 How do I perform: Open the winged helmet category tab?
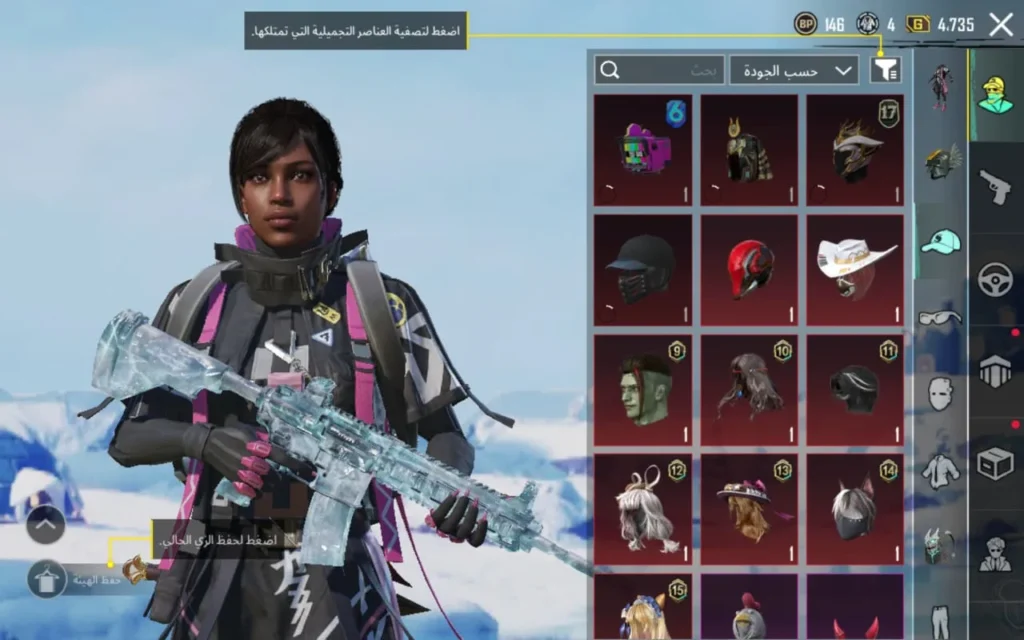point(940,162)
